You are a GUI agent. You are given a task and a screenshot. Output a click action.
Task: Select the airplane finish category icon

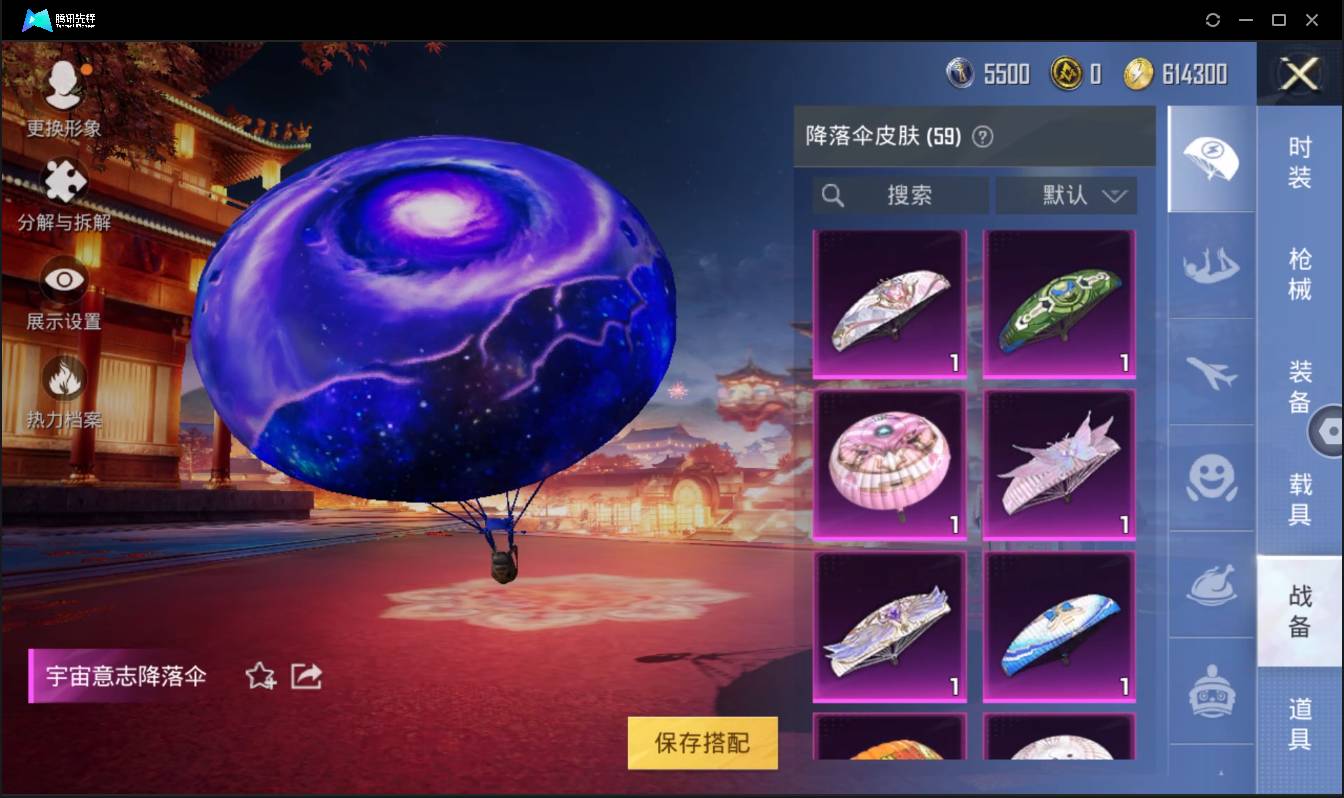(x=1211, y=372)
